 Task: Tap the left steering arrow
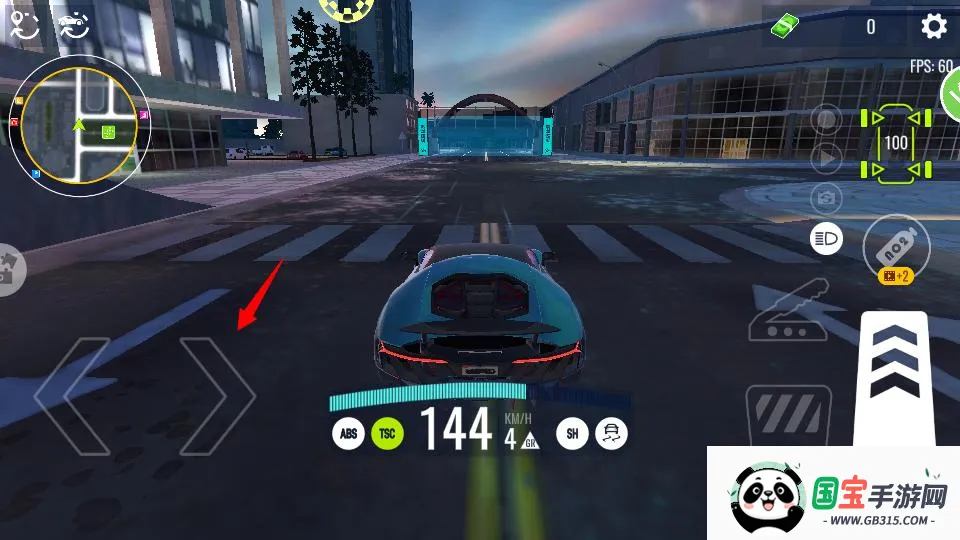coord(72,396)
